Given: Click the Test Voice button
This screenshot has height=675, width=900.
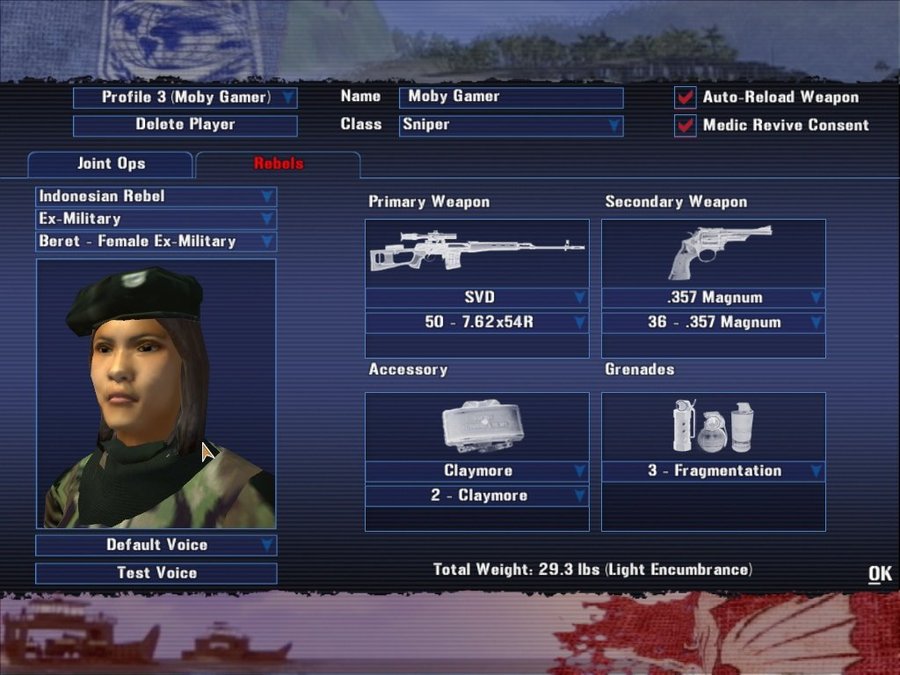Looking at the screenshot, I should click(156, 573).
